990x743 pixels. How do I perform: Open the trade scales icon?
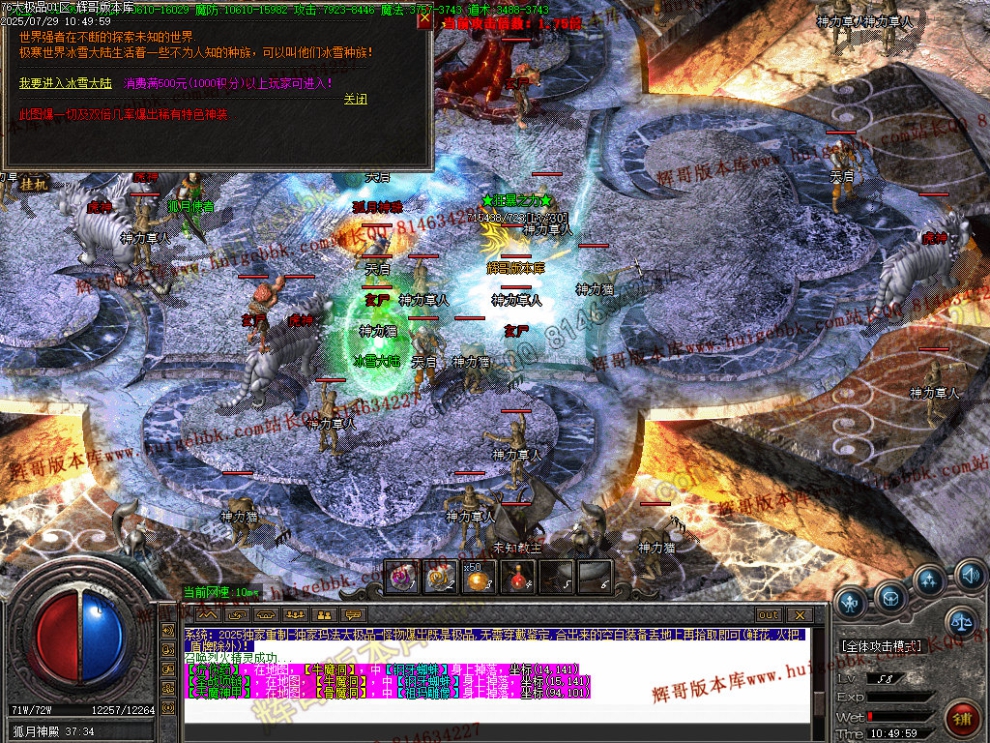(x=961, y=620)
